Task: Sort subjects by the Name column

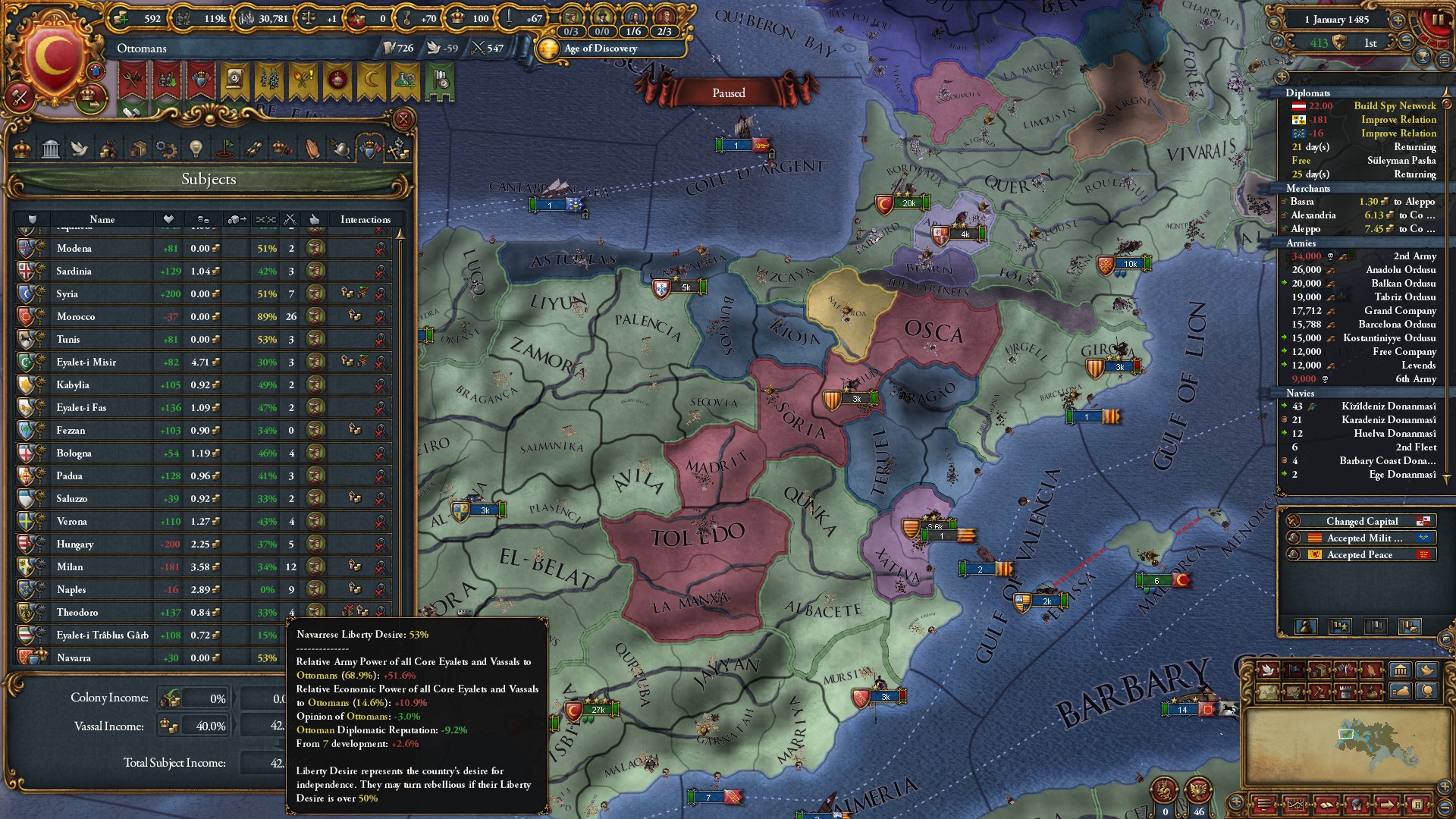Action: point(102,219)
